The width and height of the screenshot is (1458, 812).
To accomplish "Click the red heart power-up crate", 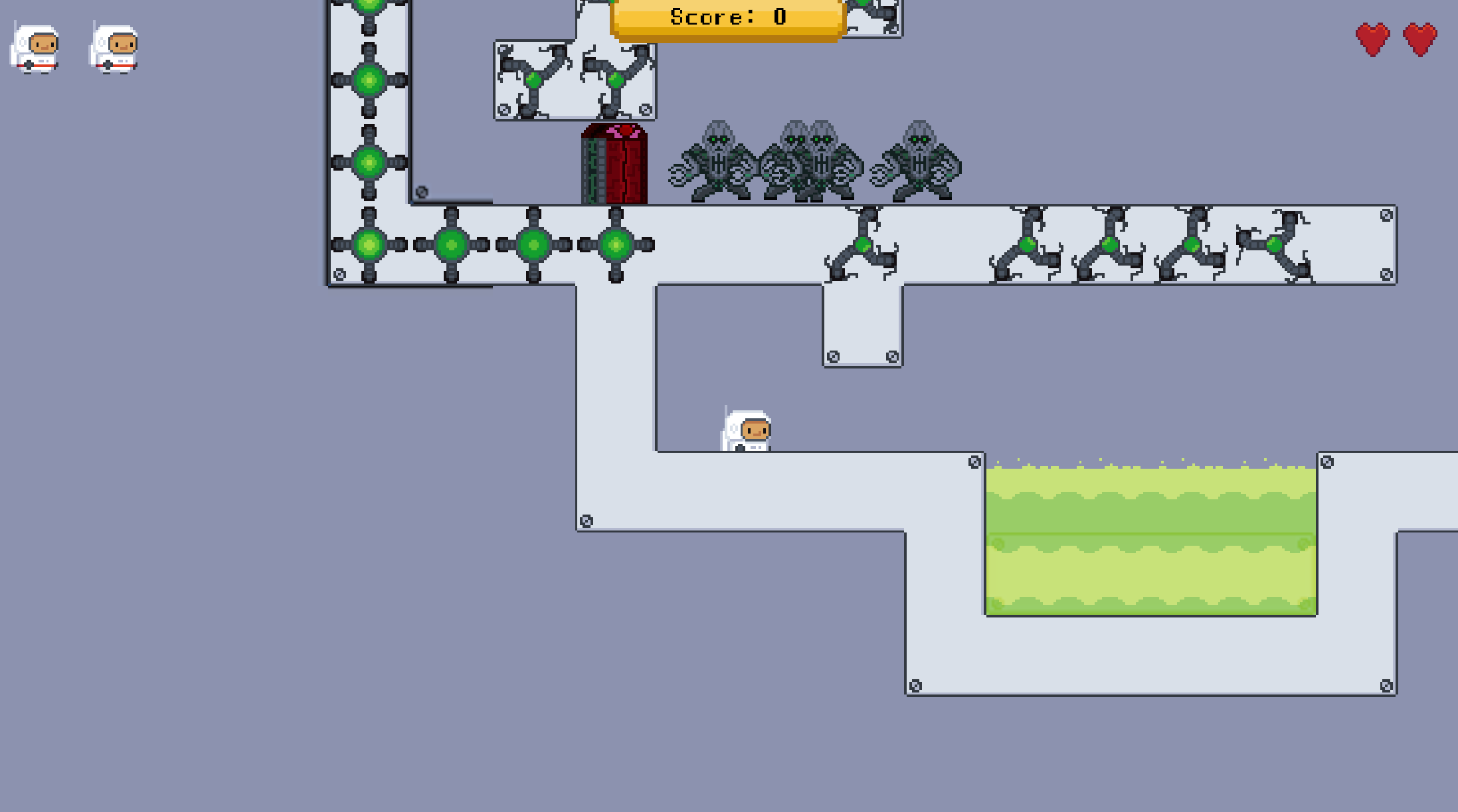I will coord(614,163).
